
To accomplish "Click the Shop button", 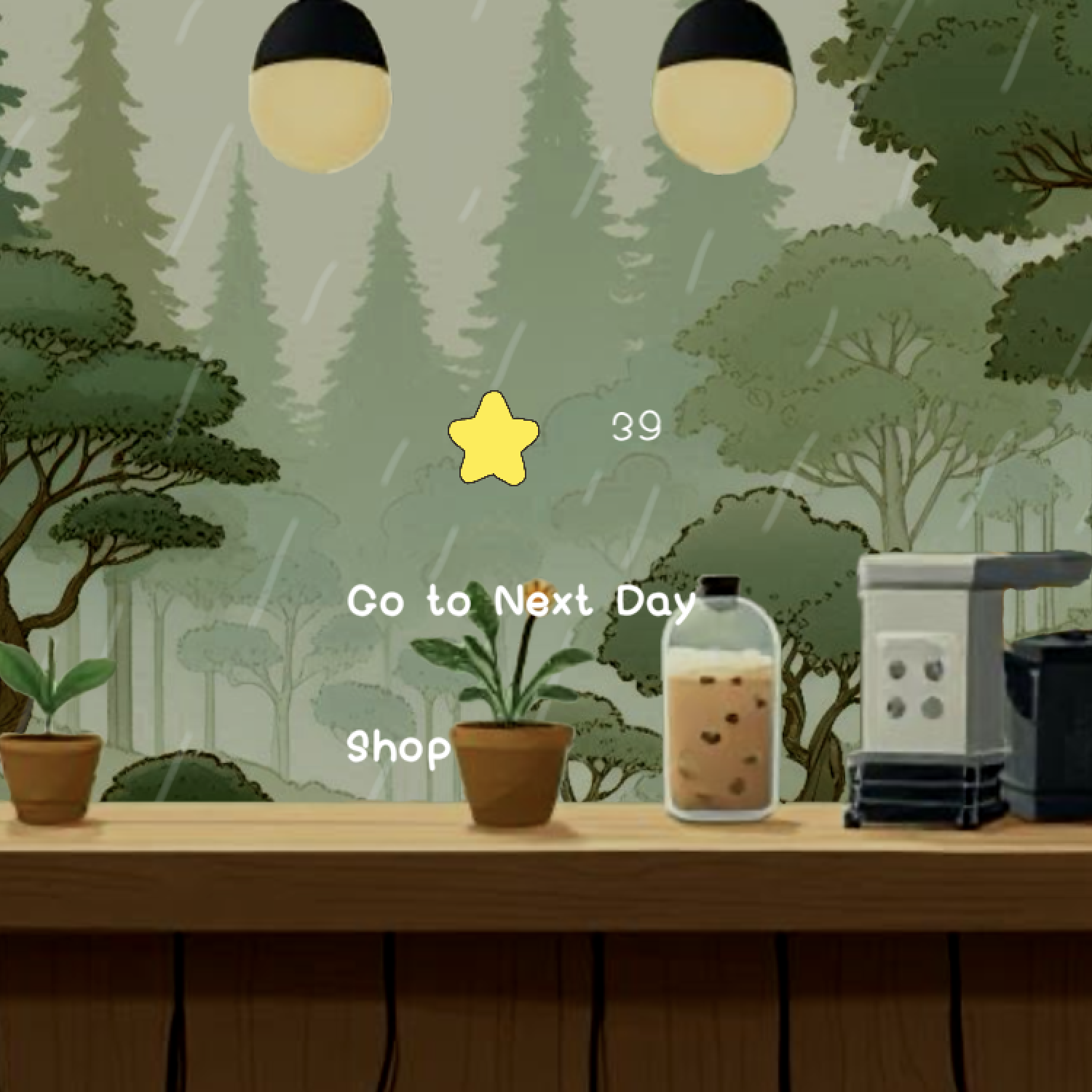I will [397, 750].
